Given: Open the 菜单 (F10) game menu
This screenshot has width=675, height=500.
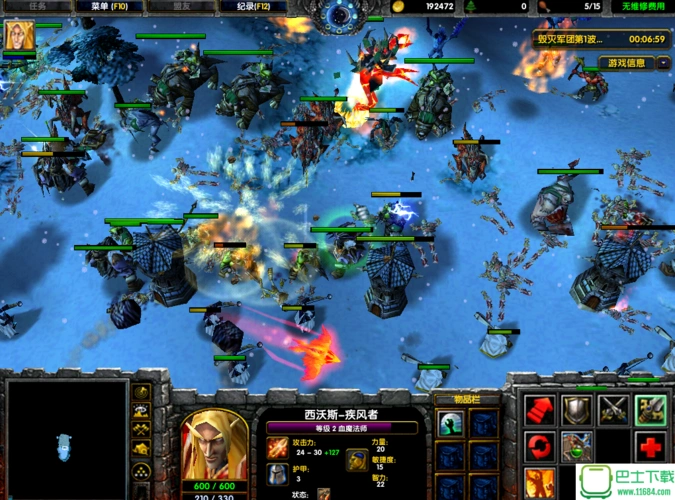Looking at the screenshot, I should click(110, 6).
